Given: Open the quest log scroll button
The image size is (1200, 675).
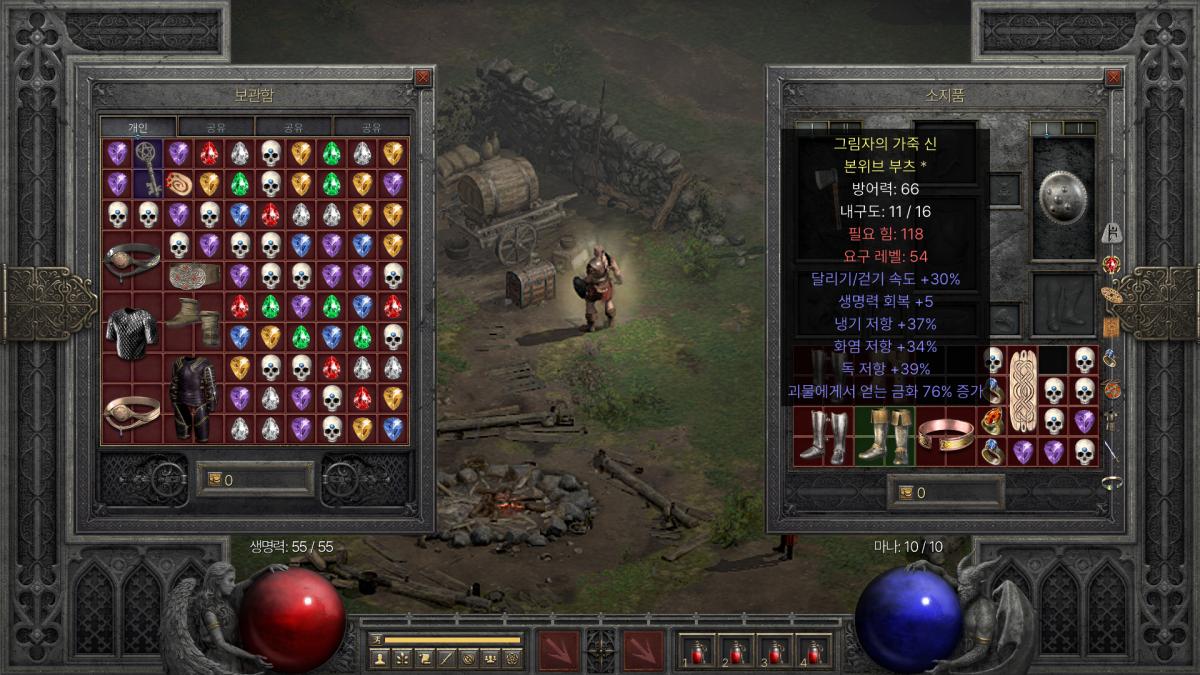Looking at the screenshot, I should tap(423, 658).
